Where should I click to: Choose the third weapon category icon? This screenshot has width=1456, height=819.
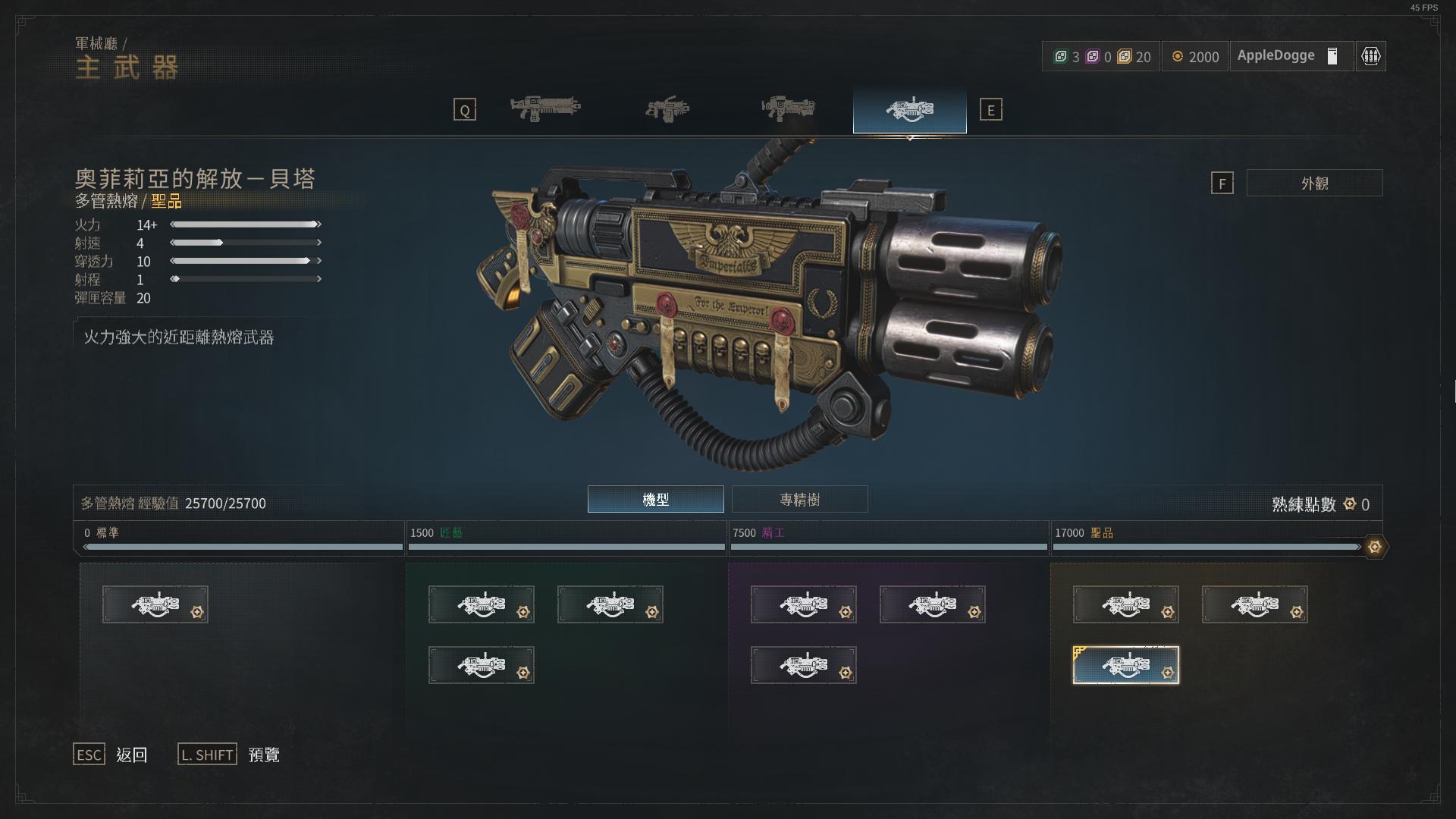tap(788, 109)
